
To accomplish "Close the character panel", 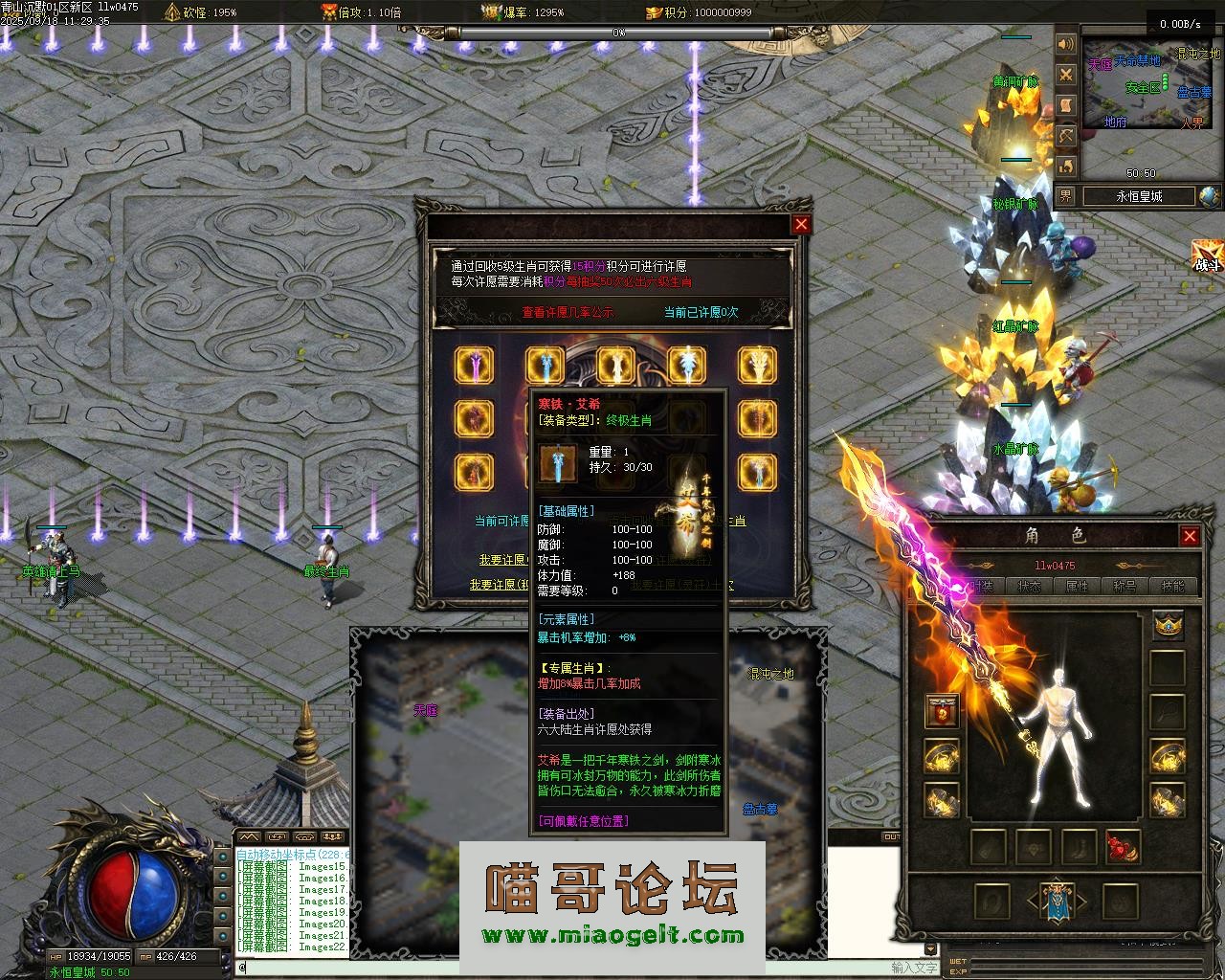I will pos(1190,536).
